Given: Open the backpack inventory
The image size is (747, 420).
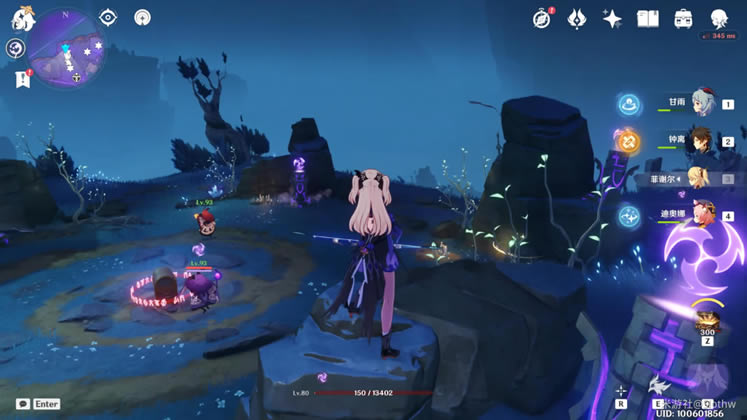Looking at the screenshot, I should click(x=683, y=18).
